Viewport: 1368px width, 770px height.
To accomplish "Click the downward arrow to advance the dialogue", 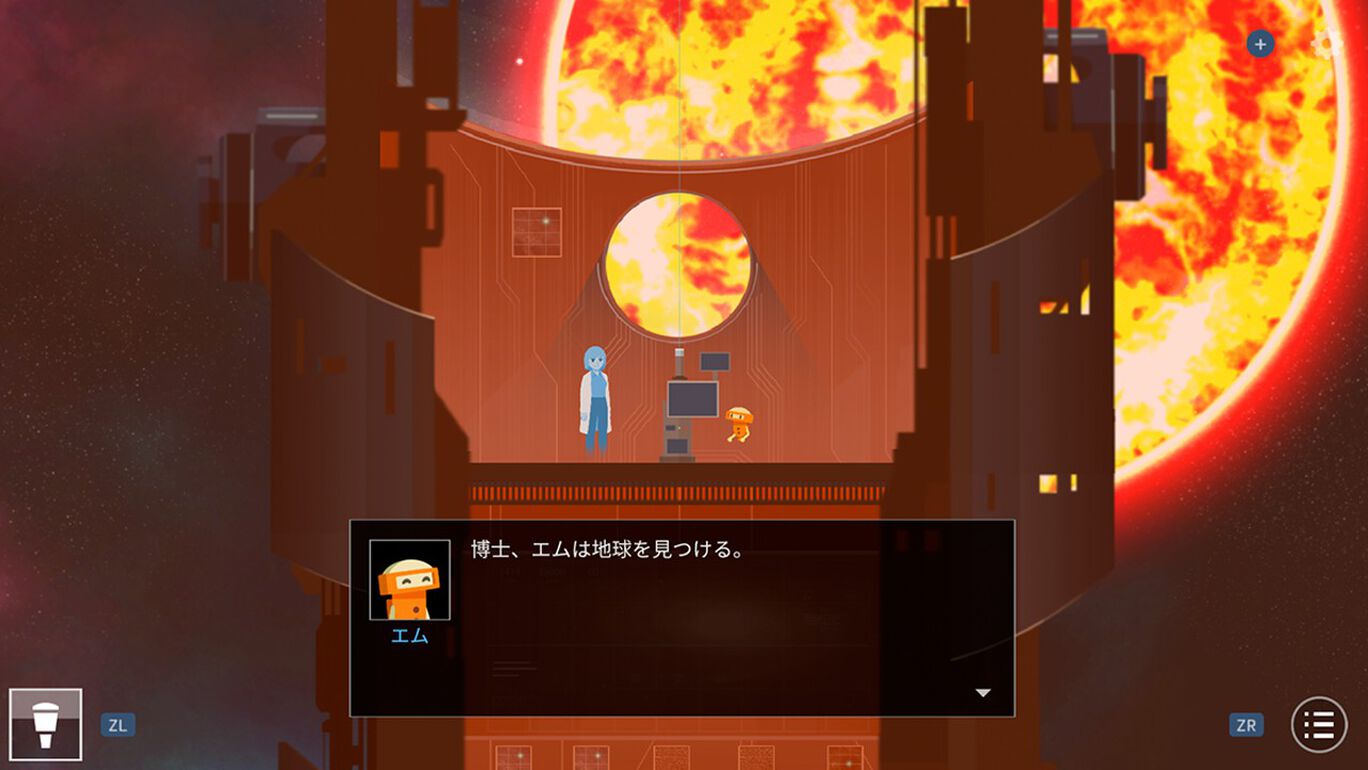I will 983,690.
